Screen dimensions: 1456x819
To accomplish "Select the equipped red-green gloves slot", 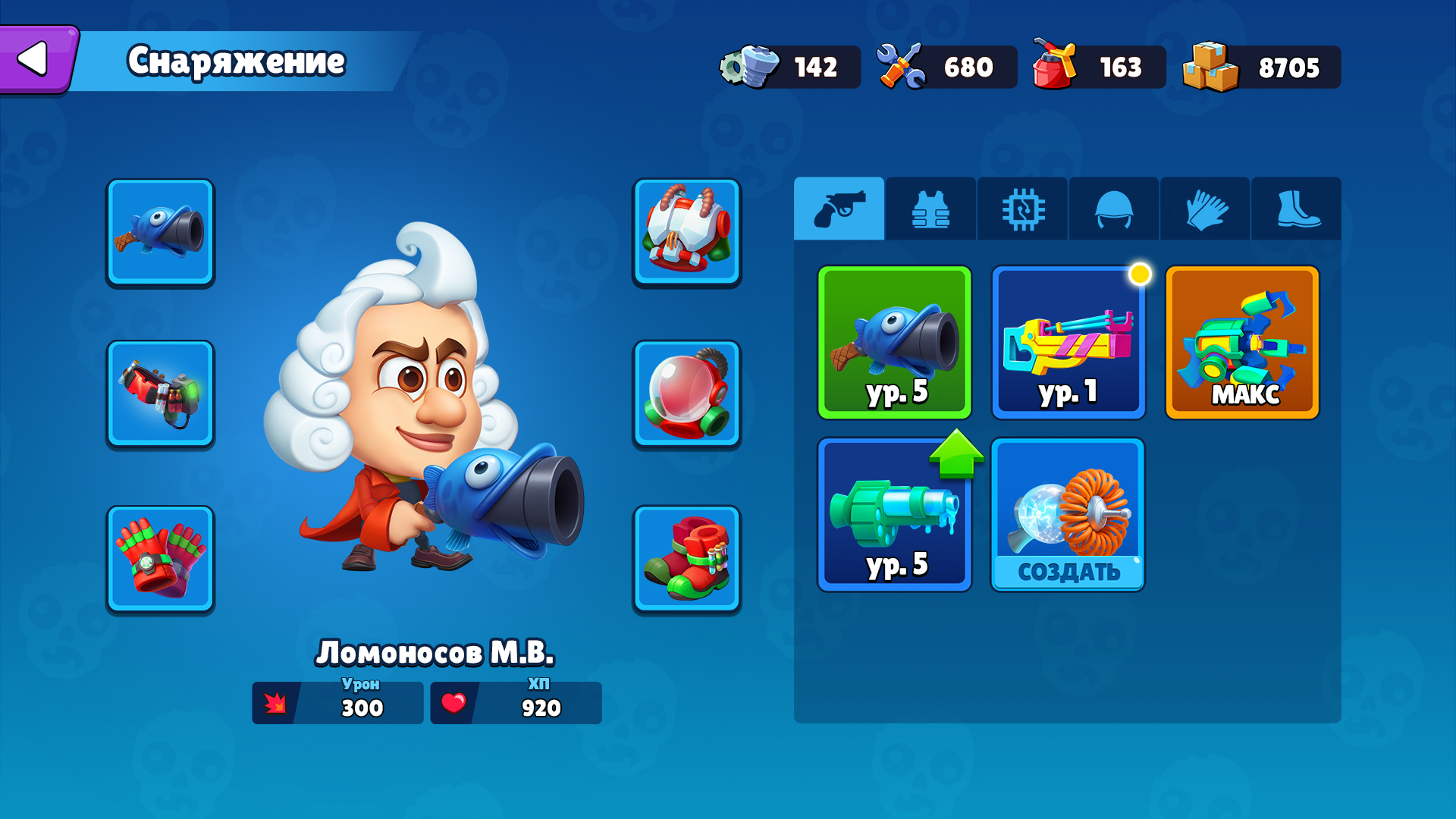I will coord(160,559).
